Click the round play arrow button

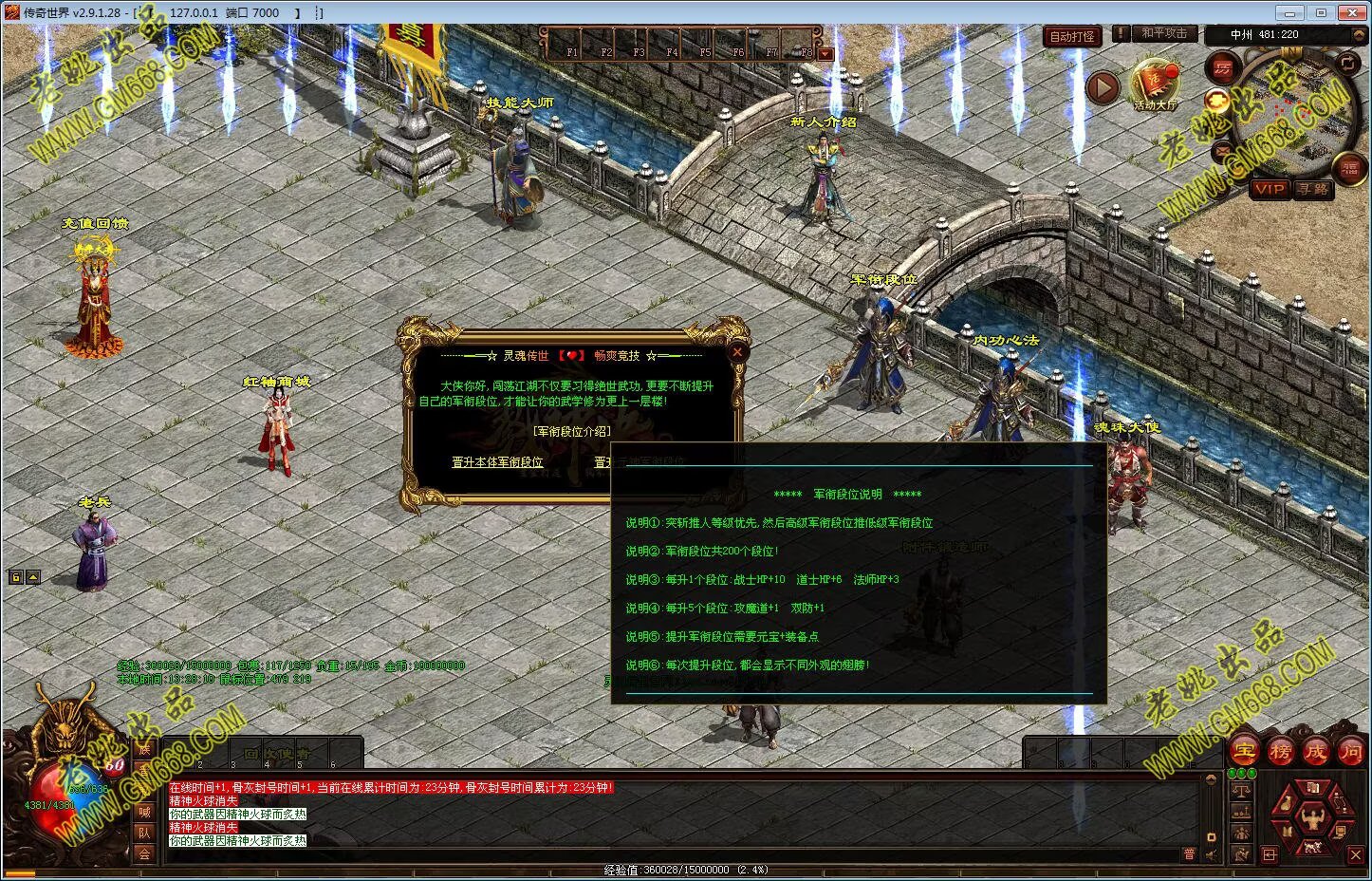click(1103, 88)
